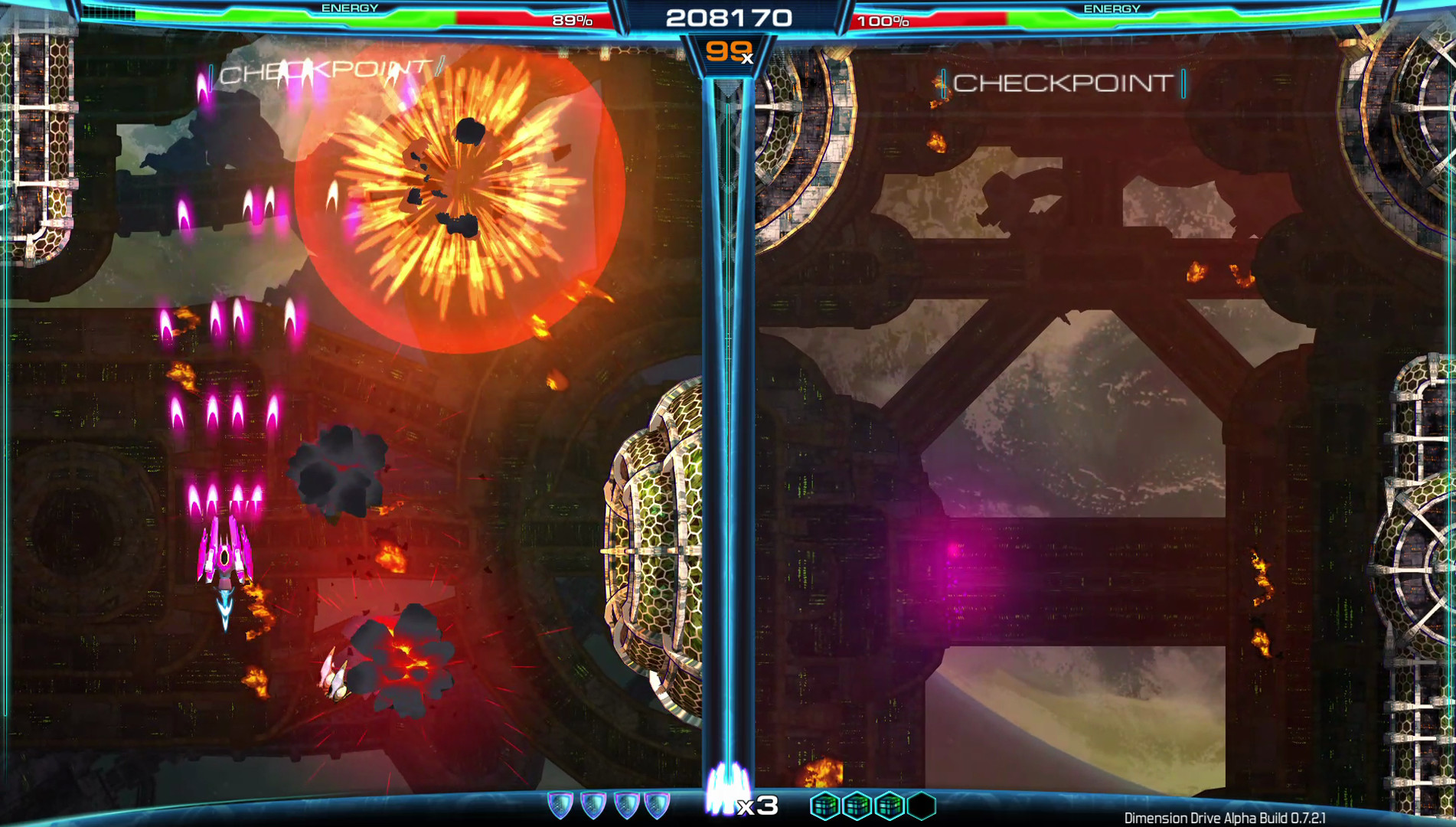Select the ship lives icon beside x3
The image size is (1456, 827).
(x=728, y=789)
